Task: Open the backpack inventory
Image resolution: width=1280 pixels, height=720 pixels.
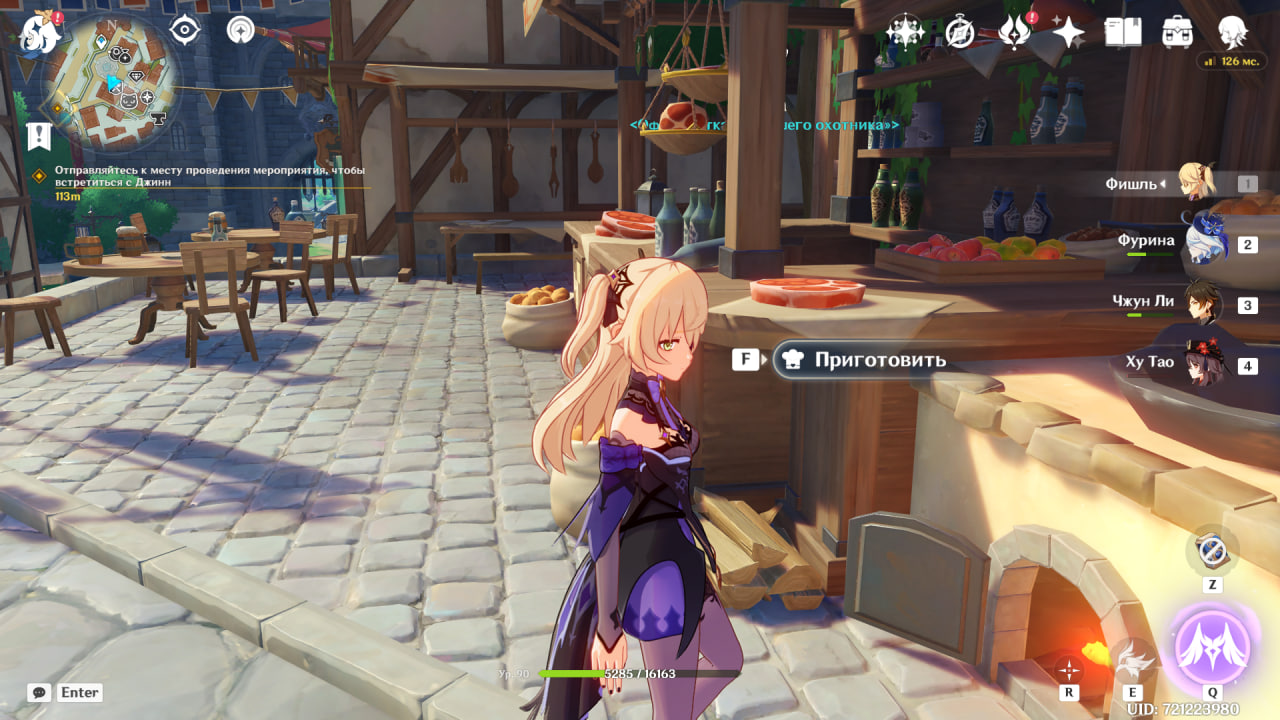Action: [x=1177, y=32]
